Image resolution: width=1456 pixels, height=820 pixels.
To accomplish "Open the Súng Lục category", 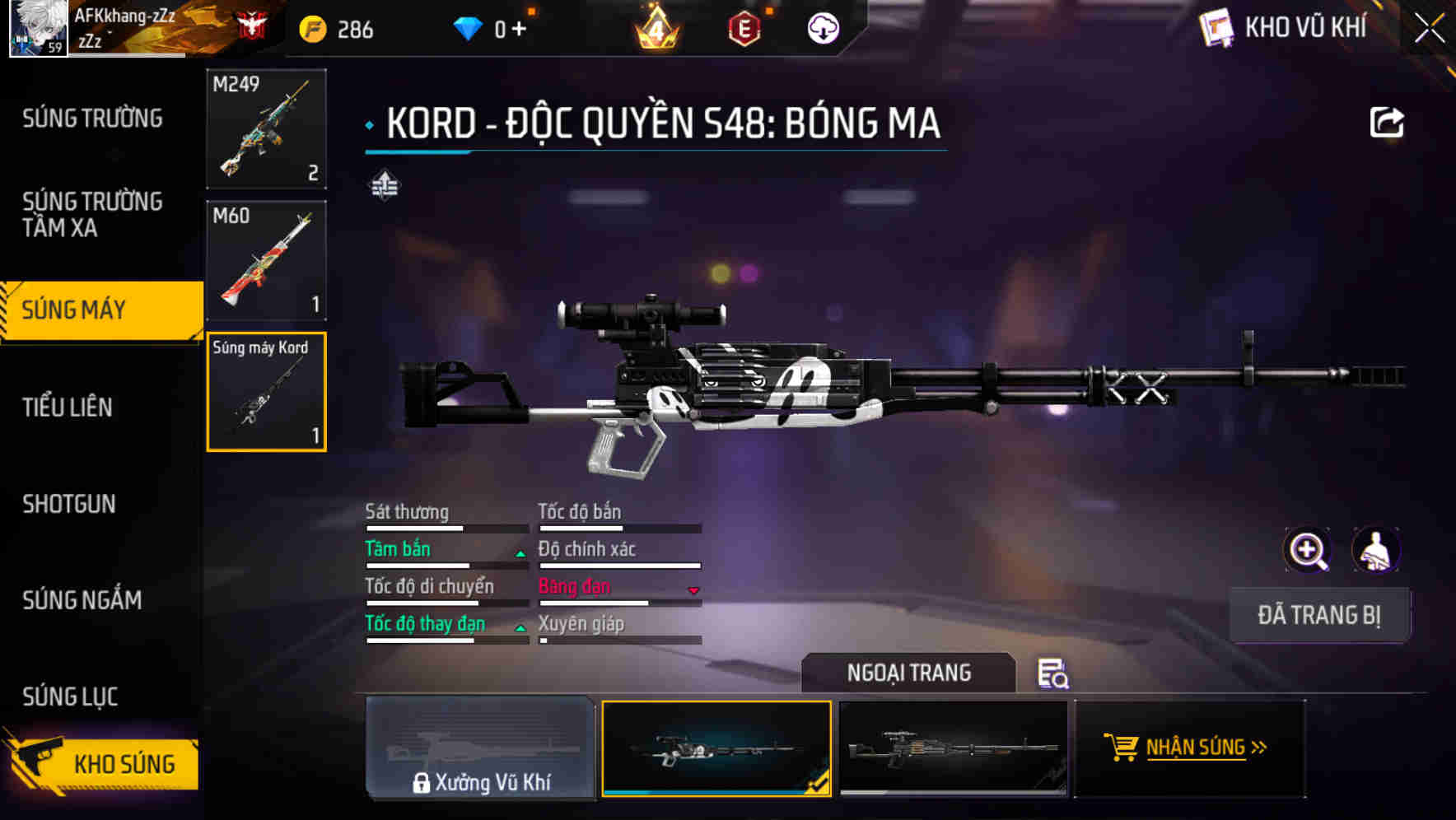I will [x=70, y=697].
